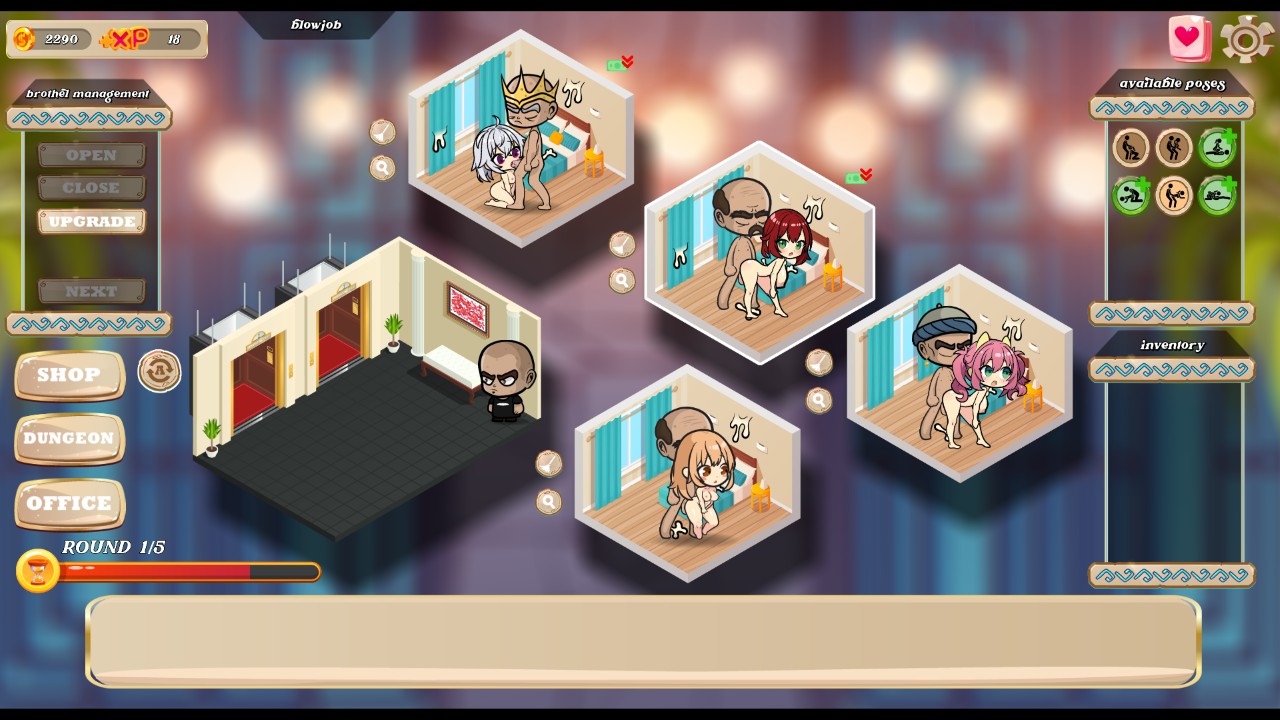
Task: Expand the available poses panel
Action: 1171,109
